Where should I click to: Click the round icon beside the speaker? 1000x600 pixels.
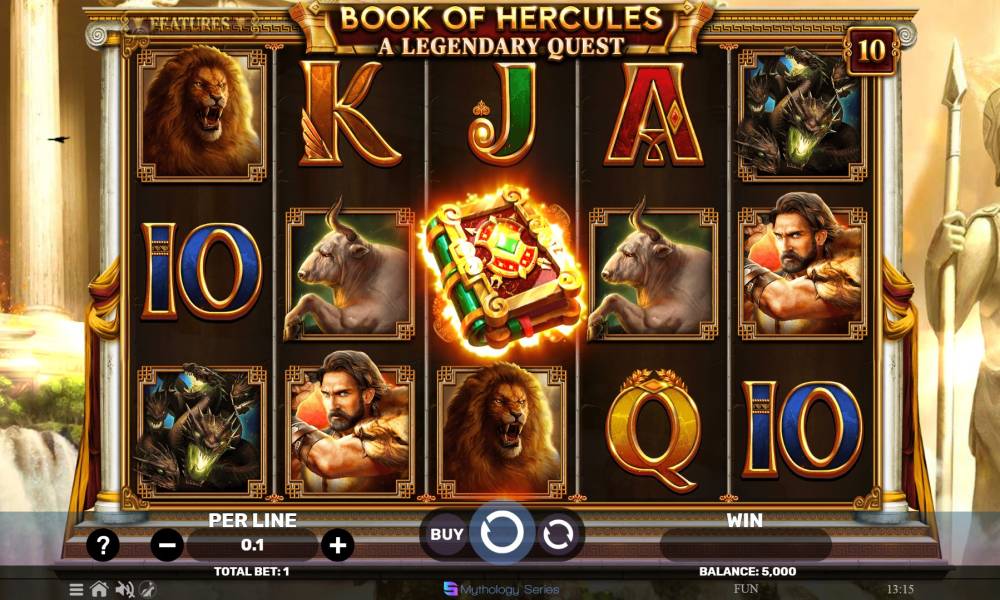148,589
